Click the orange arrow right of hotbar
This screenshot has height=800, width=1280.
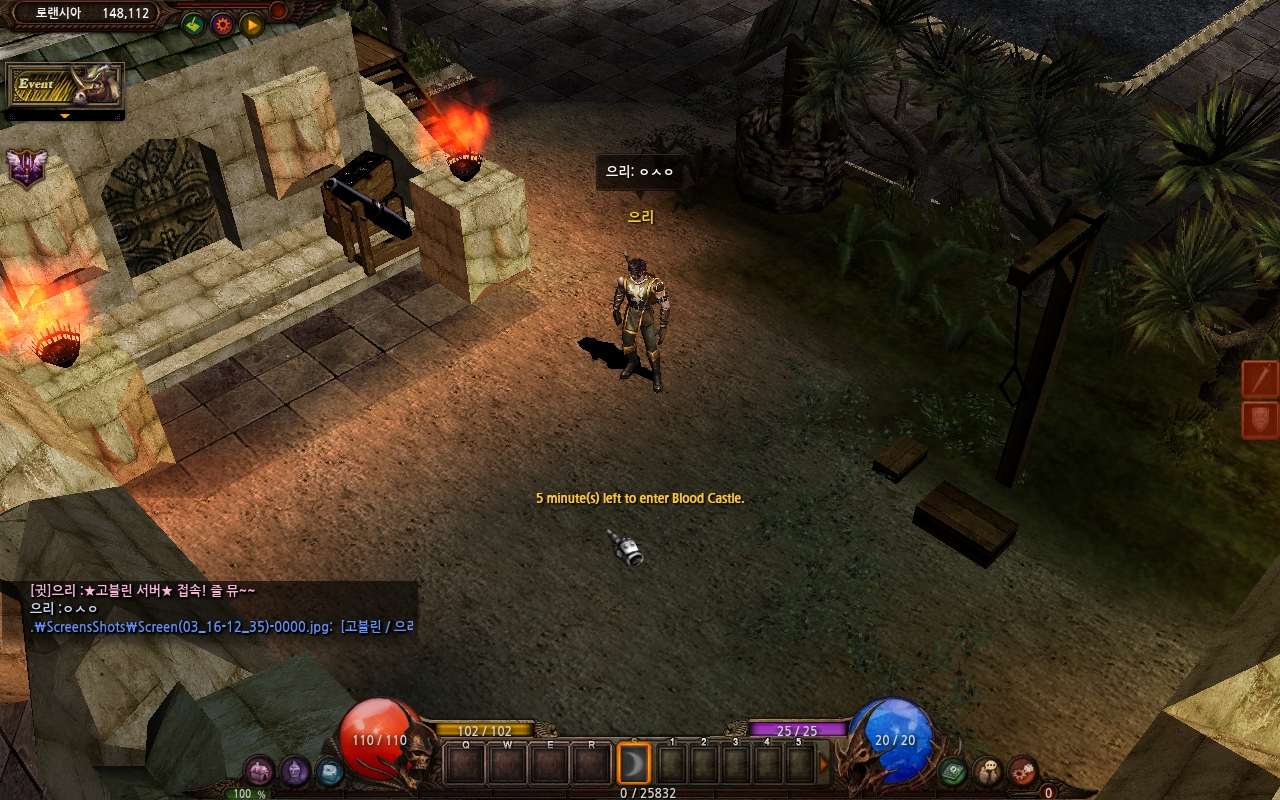[825, 765]
